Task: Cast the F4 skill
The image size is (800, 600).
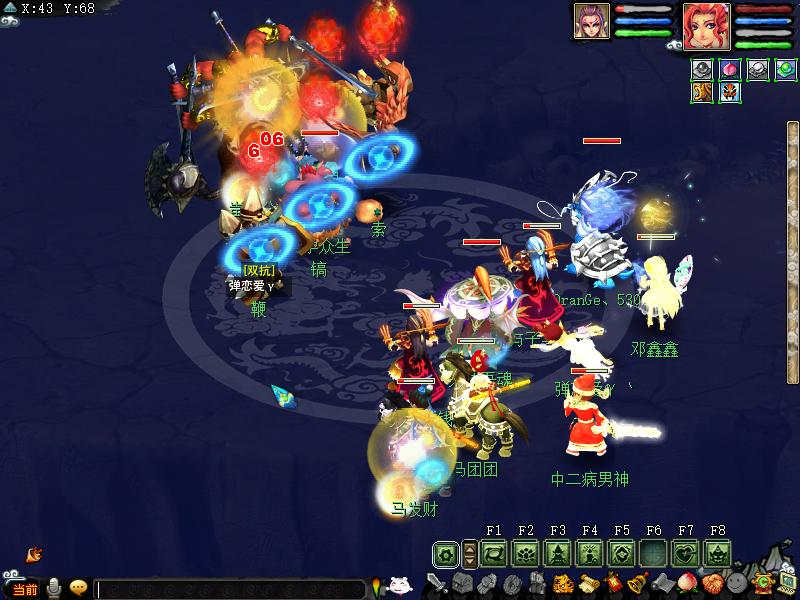Action: click(x=590, y=553)
